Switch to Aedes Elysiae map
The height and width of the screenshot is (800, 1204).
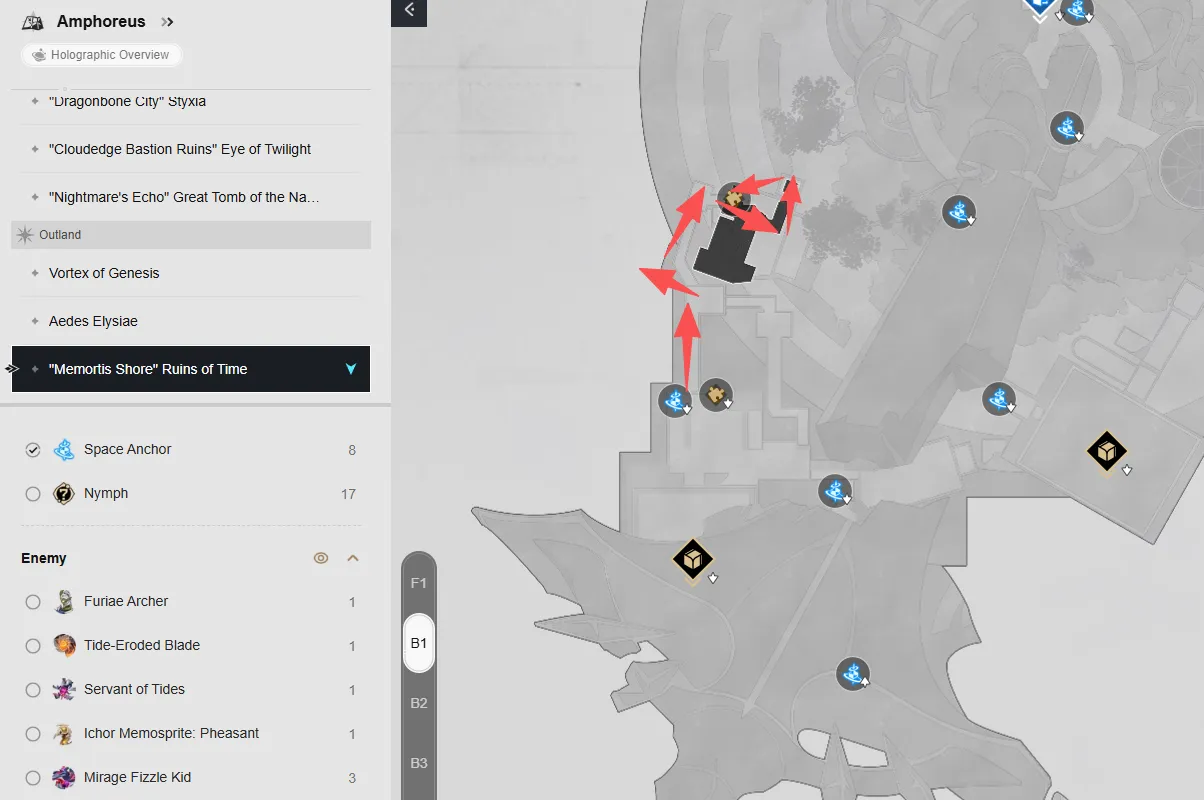point(93,321)
